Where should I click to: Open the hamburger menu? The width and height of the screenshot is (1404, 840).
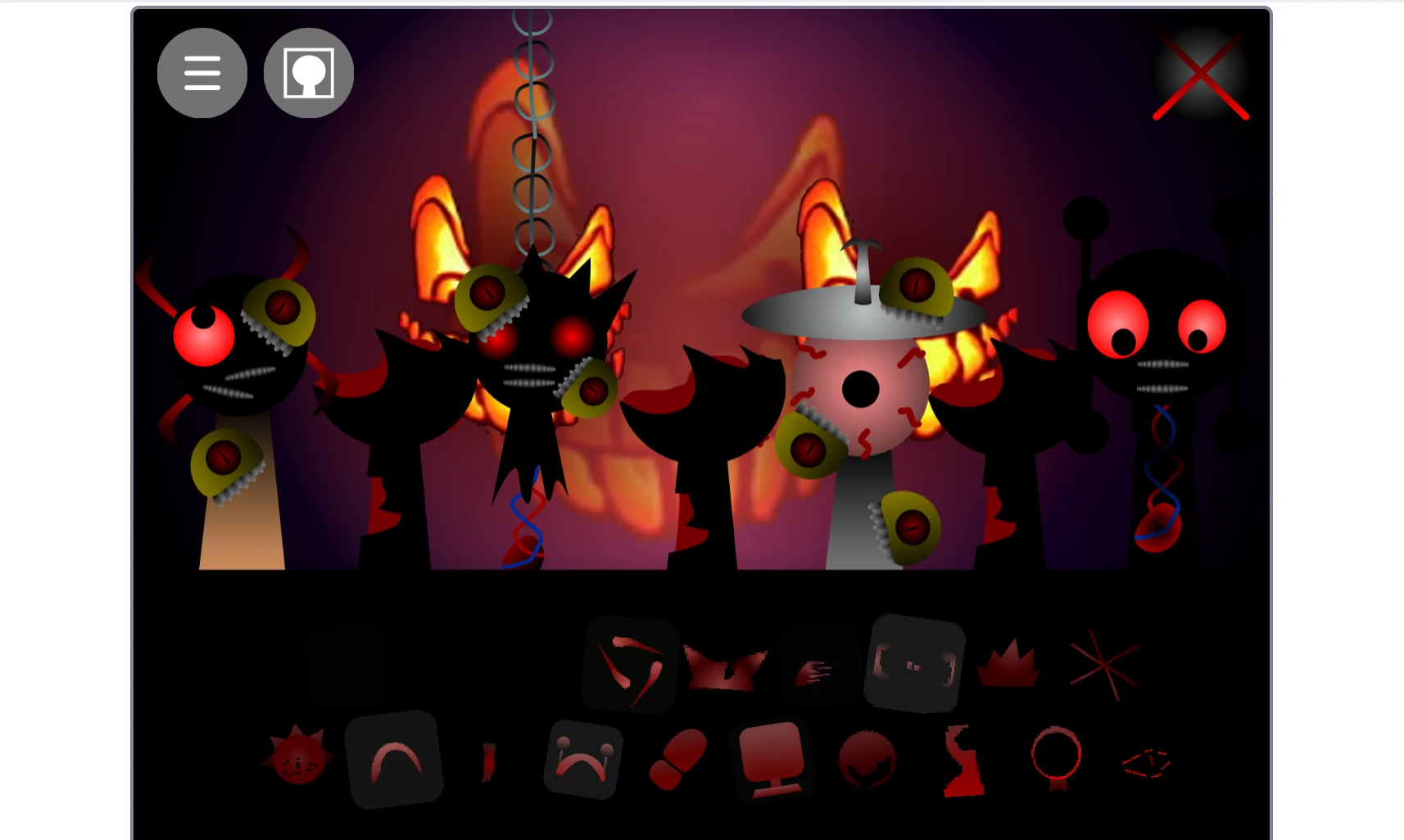(x=202, y=72)
